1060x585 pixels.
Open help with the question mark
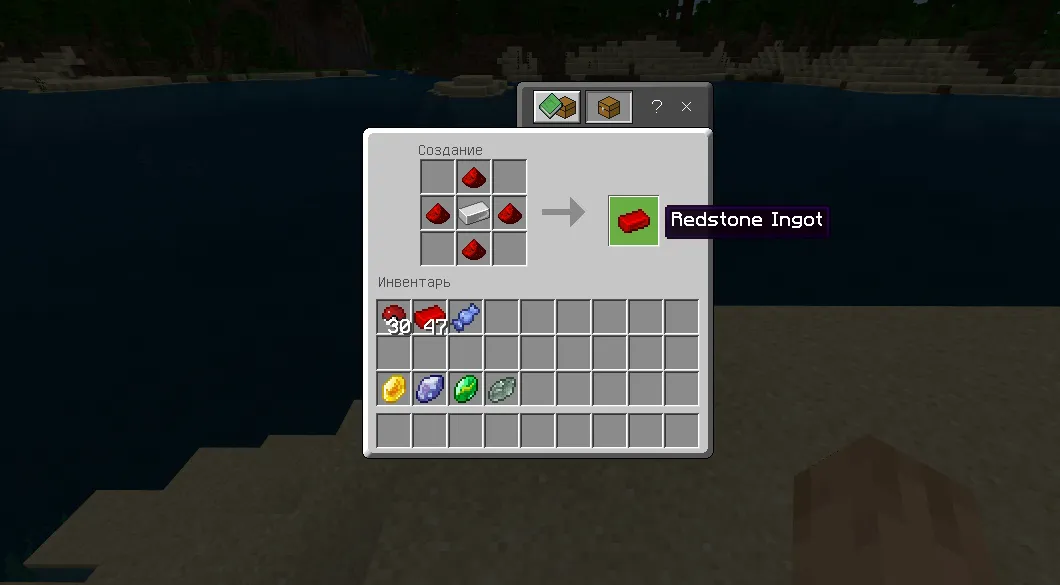pyautogui.click(x=656, y=107)
